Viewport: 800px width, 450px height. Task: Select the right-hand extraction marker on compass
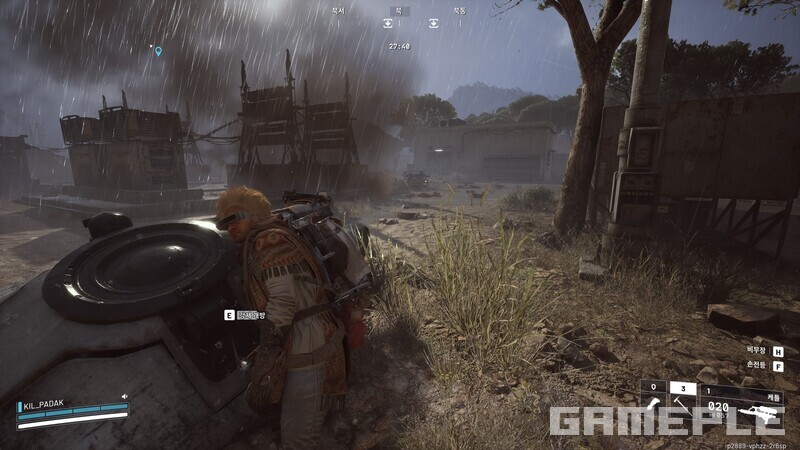pyautogui.click(x=434, y=23)
